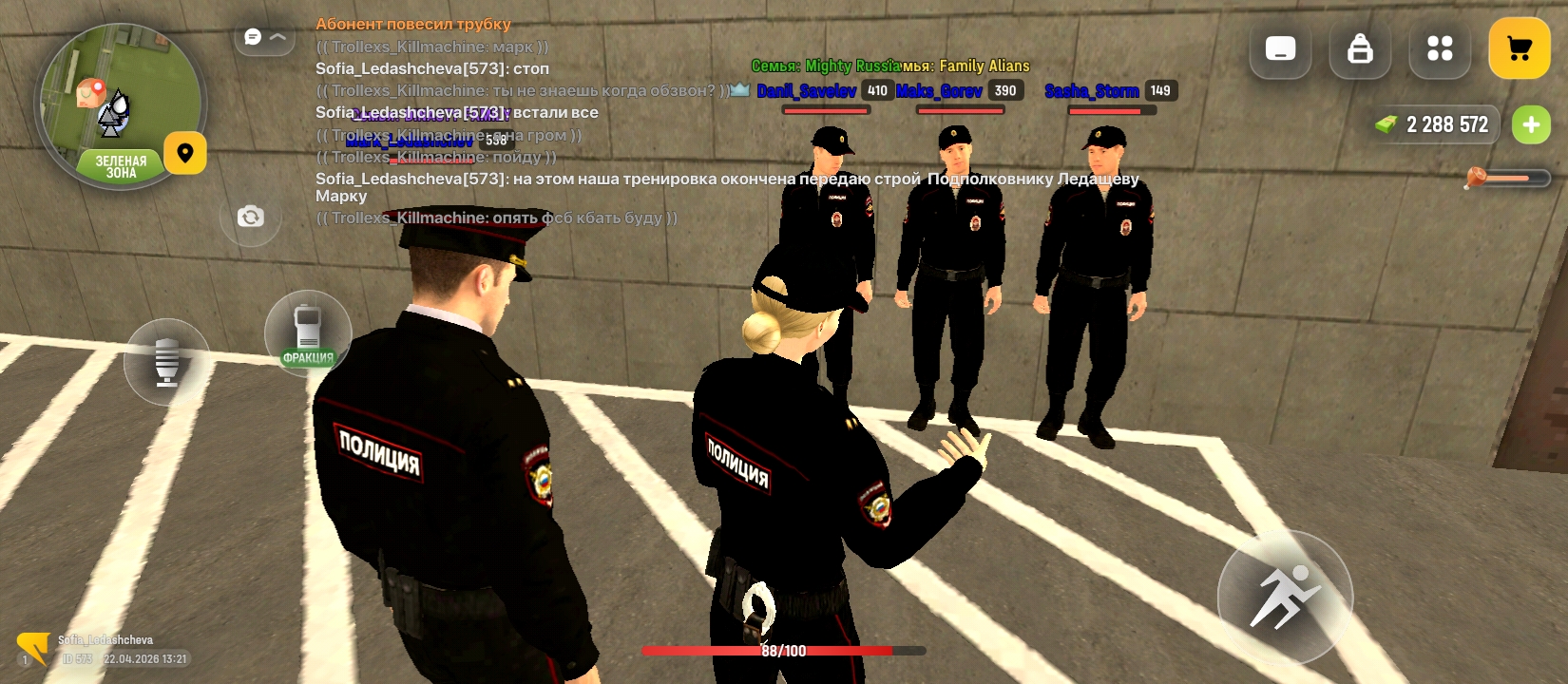
Task: Take a screenshot with the camera icon
Action: click(250, 217)
